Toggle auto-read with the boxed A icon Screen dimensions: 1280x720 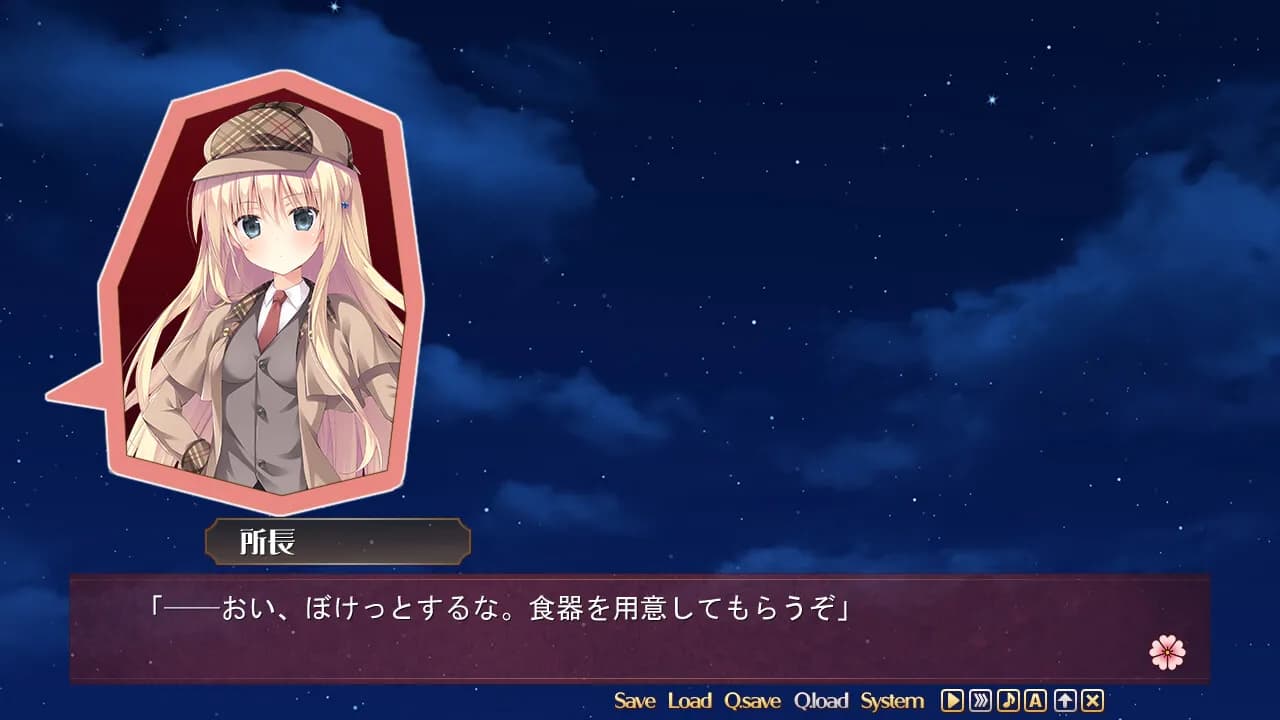(1035, 701)
